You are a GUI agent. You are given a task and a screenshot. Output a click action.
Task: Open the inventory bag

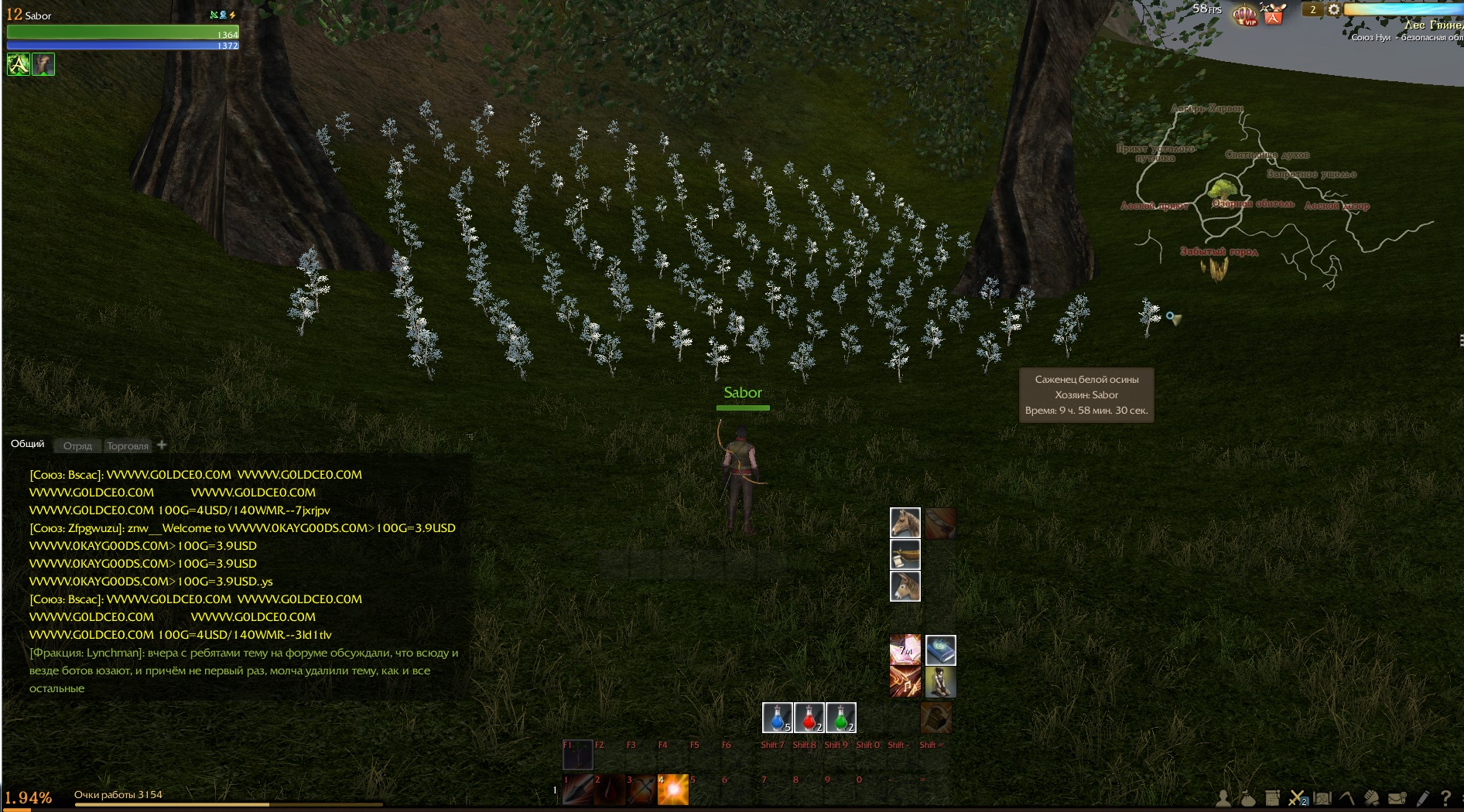1247,798
